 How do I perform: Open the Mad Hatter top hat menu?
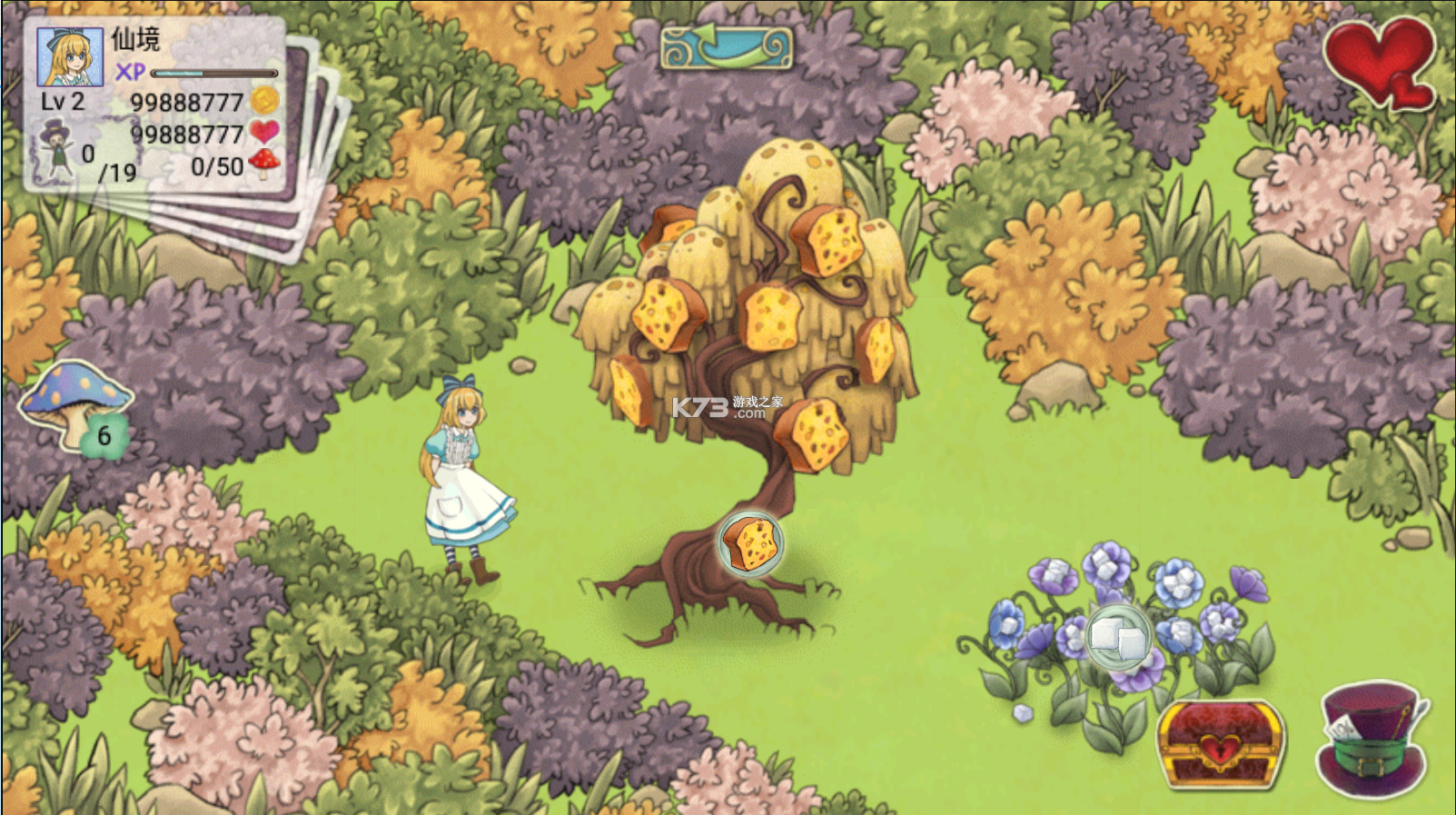click(x=1372, y=740)
